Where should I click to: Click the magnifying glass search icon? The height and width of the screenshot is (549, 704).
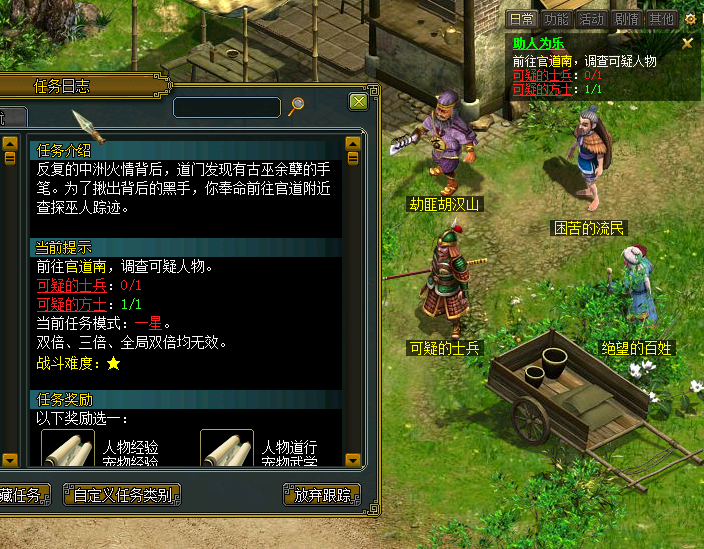coord(296,106)
